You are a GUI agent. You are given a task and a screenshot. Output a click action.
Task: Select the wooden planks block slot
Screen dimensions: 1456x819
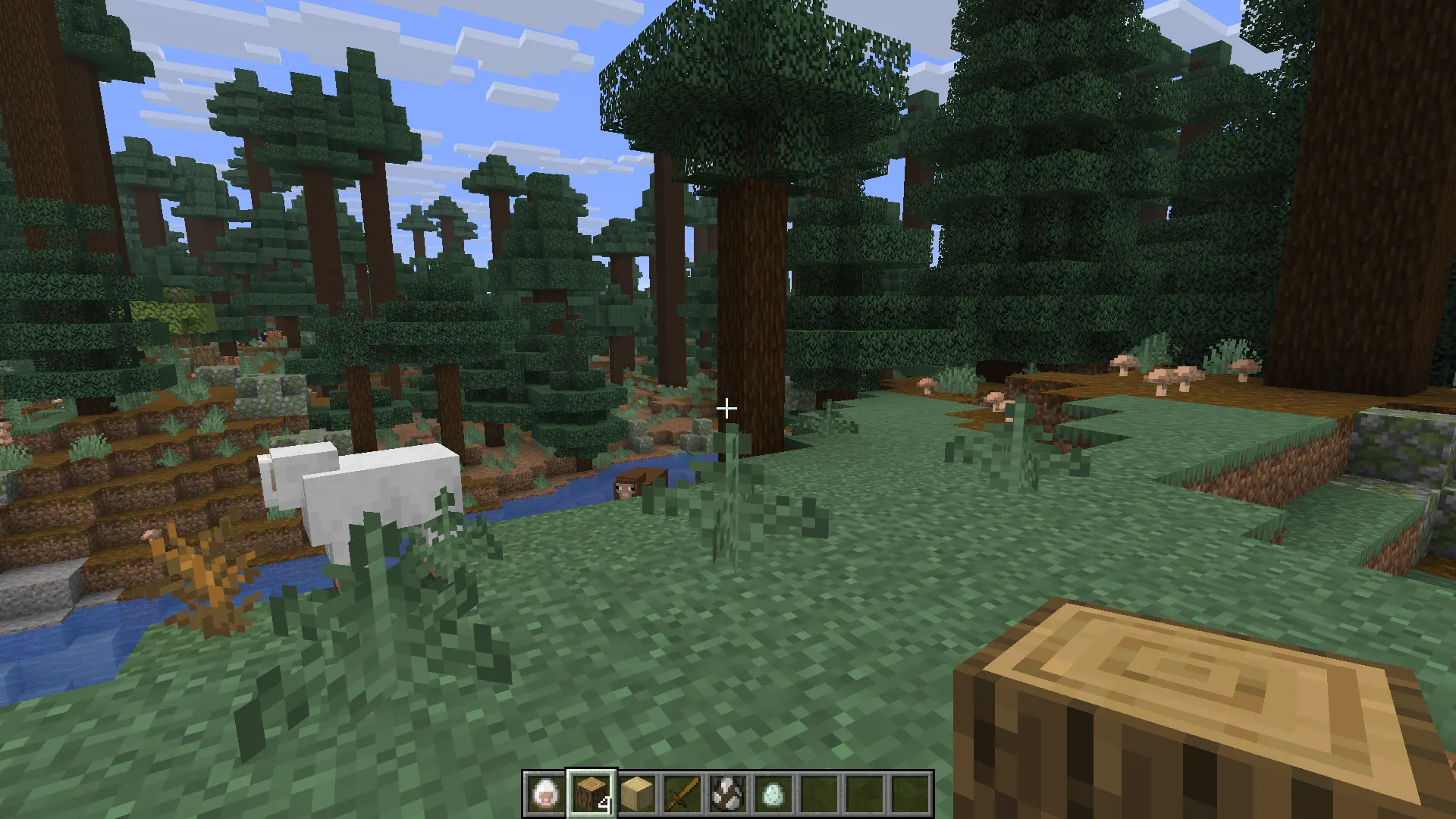pos(637,794)
